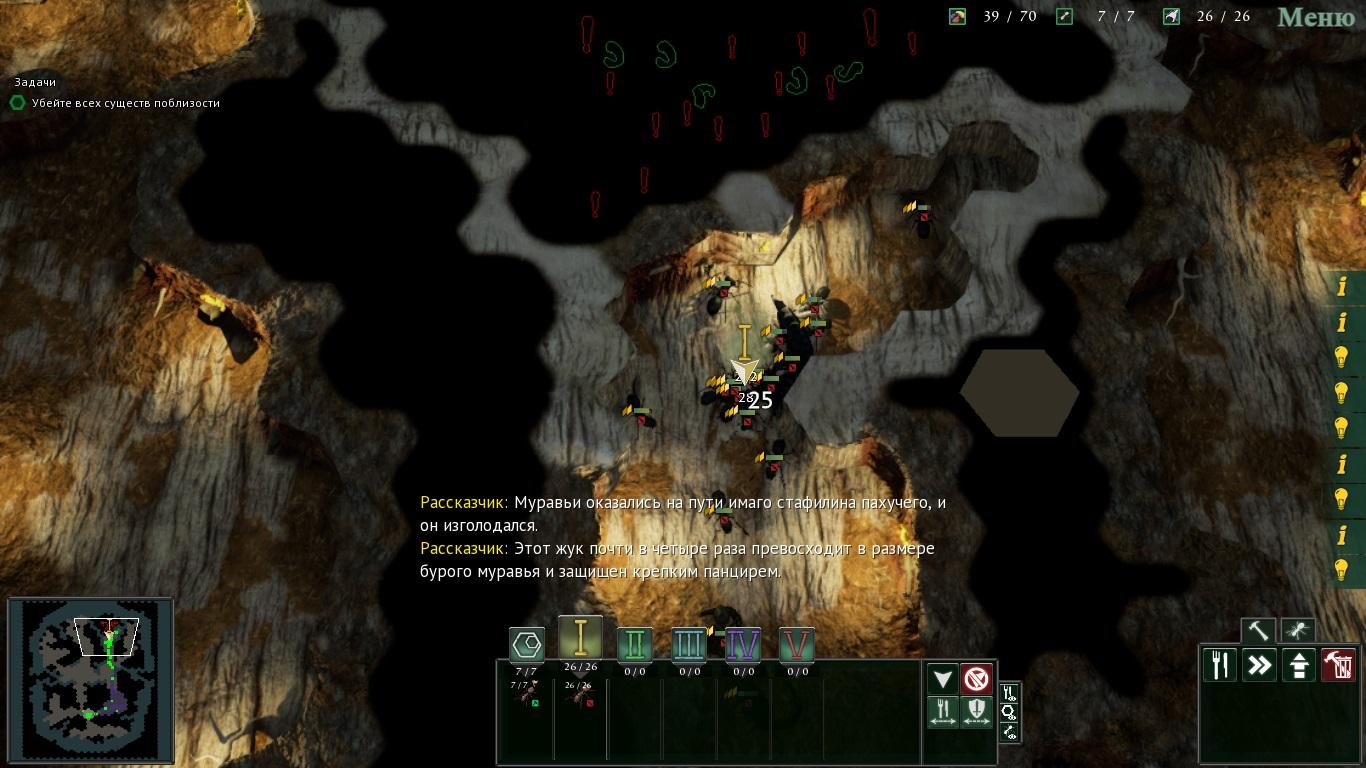Click the upgrade up-arrow icon
1366x768 pixels.
coord(1299,665)
